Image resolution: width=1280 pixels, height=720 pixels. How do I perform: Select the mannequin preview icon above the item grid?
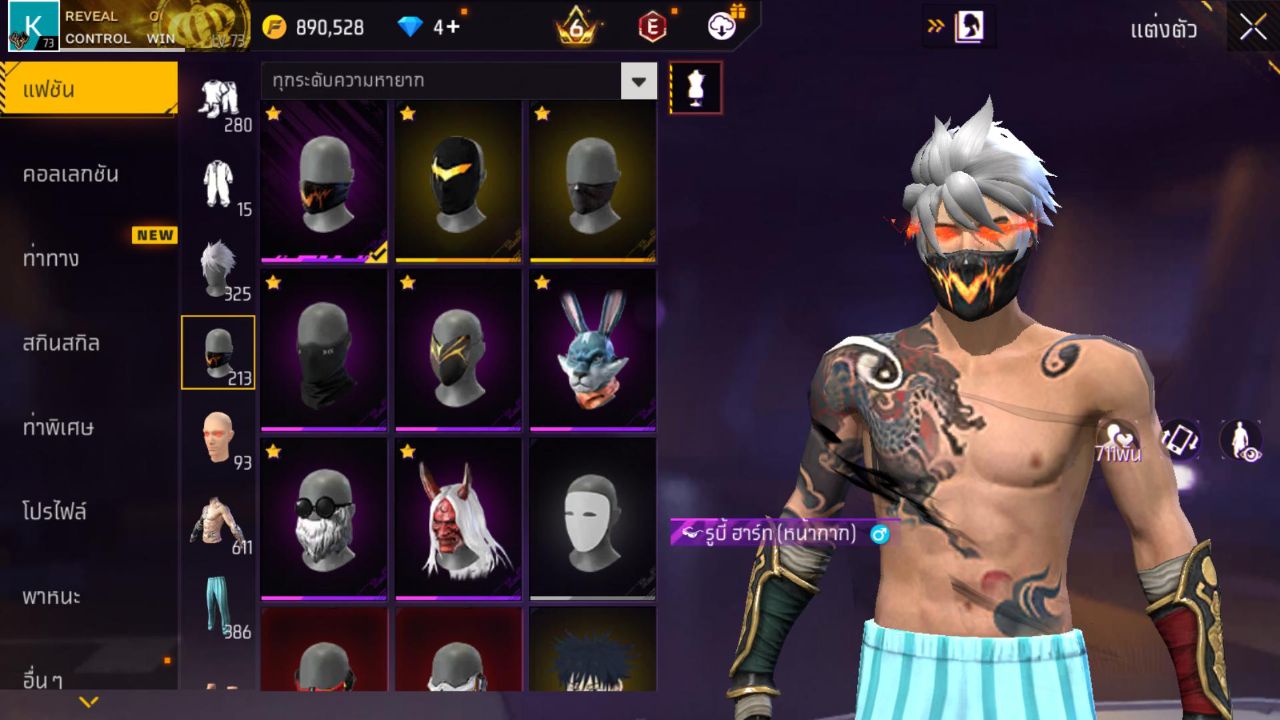tap(693, 88)
